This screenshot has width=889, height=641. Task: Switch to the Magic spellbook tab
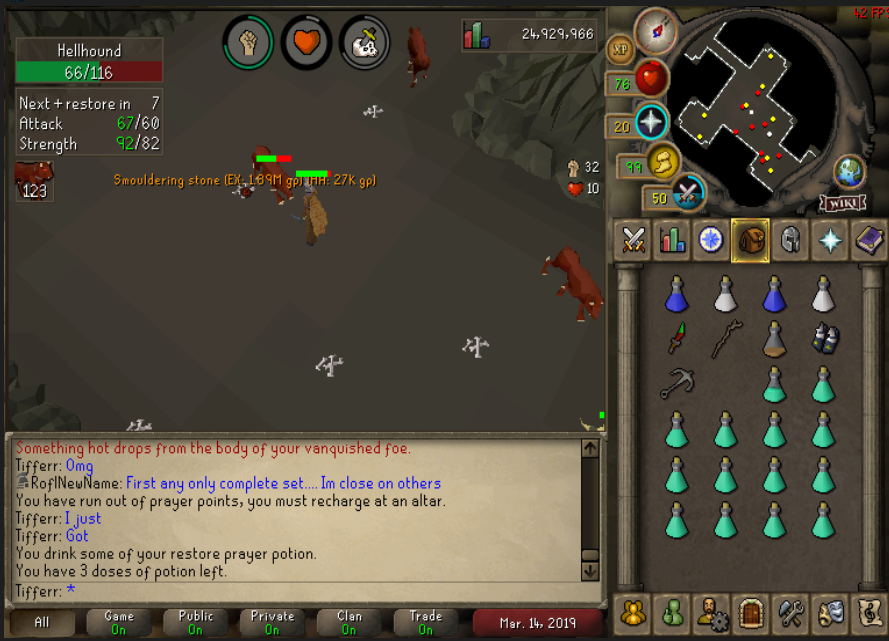point(868,240)
